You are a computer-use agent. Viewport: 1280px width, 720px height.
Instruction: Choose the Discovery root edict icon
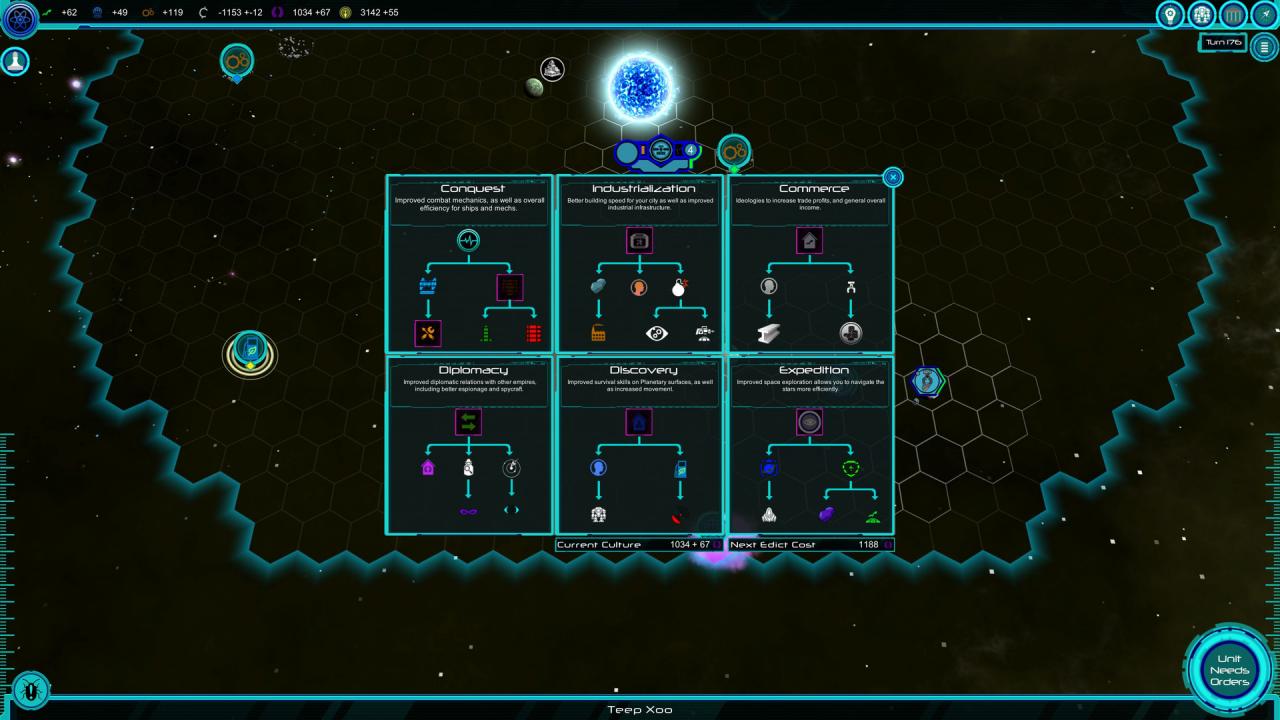click(639, 422)
